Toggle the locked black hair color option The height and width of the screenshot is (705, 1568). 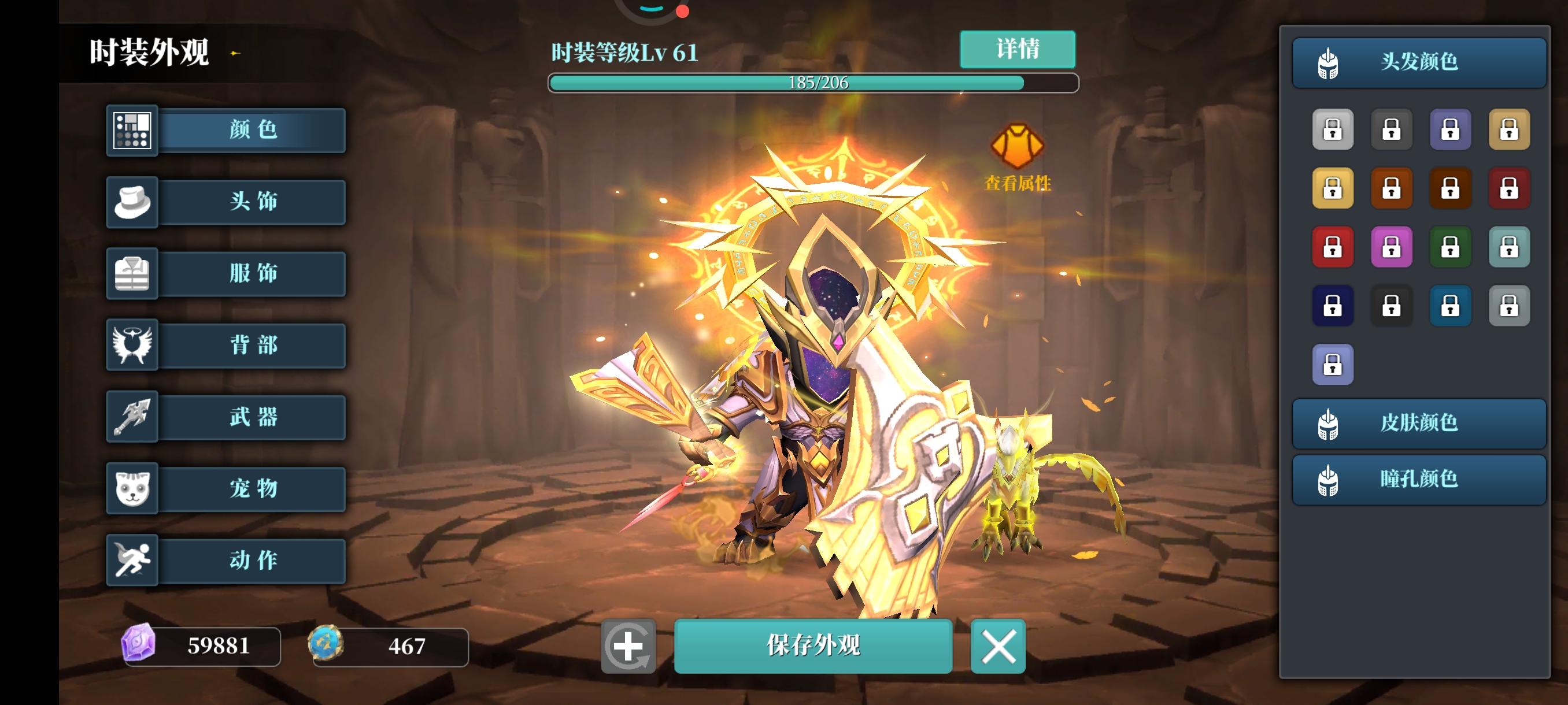click(x=1392, y=305)
